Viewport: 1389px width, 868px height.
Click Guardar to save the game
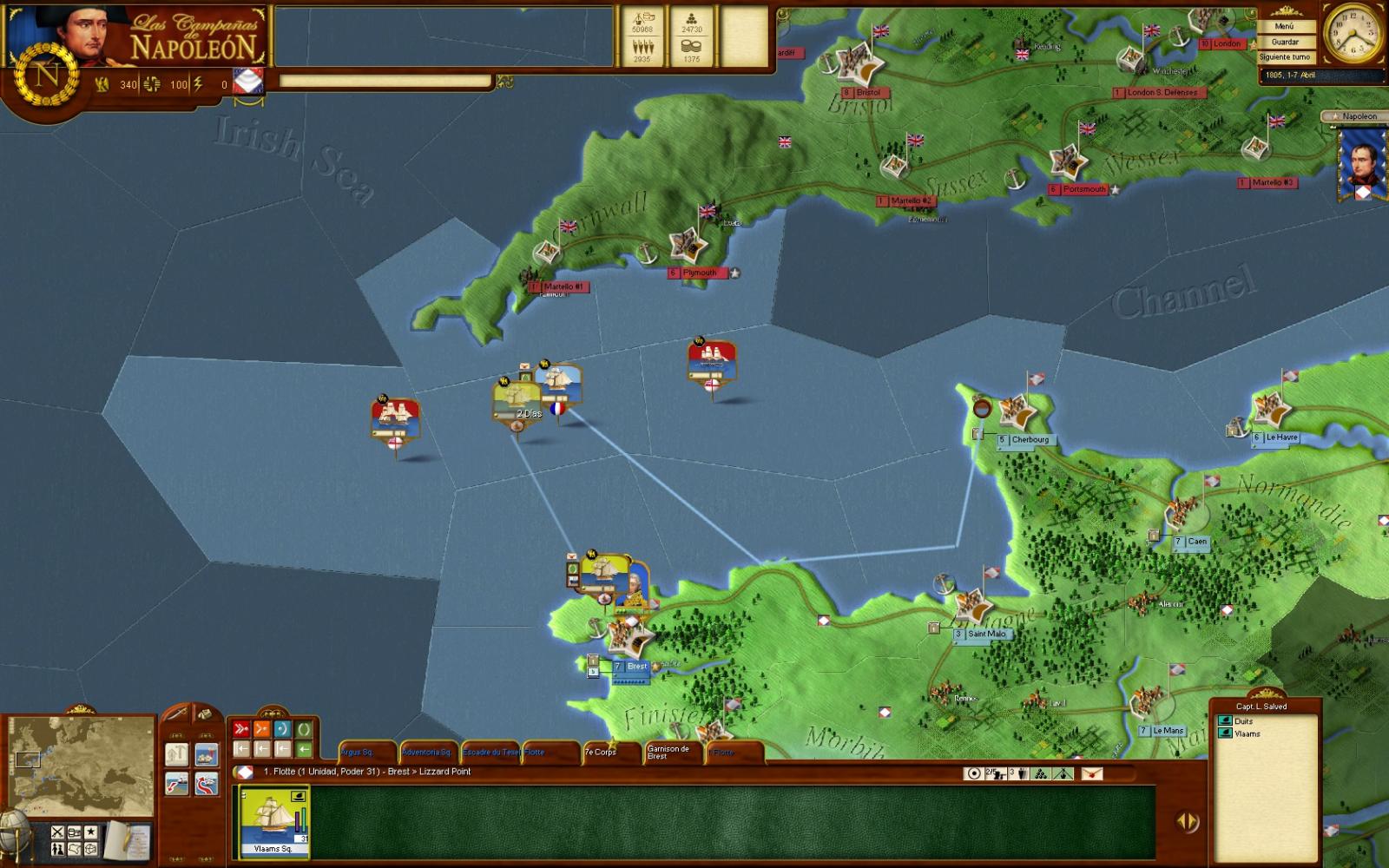click(x=1285, y=42)
